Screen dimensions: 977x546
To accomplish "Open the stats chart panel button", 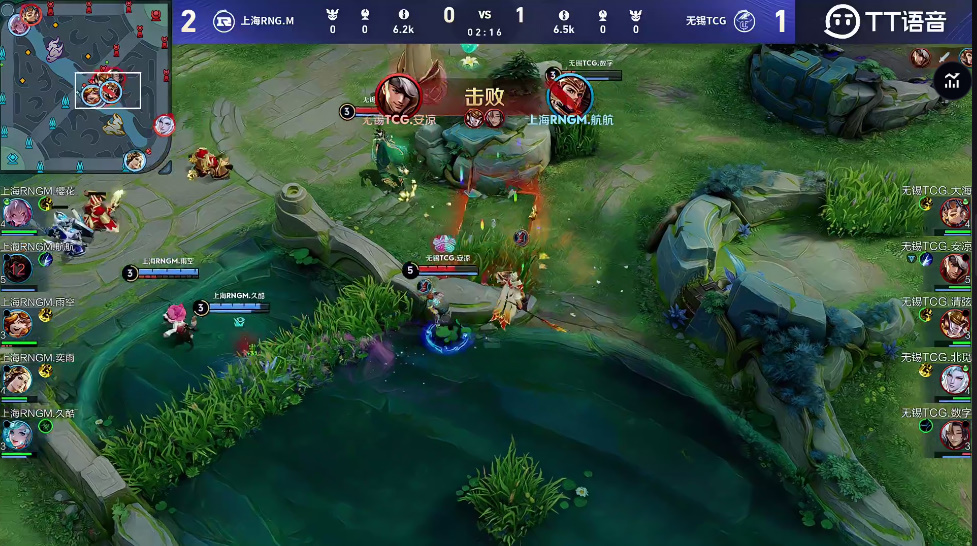I will point(952,82).
